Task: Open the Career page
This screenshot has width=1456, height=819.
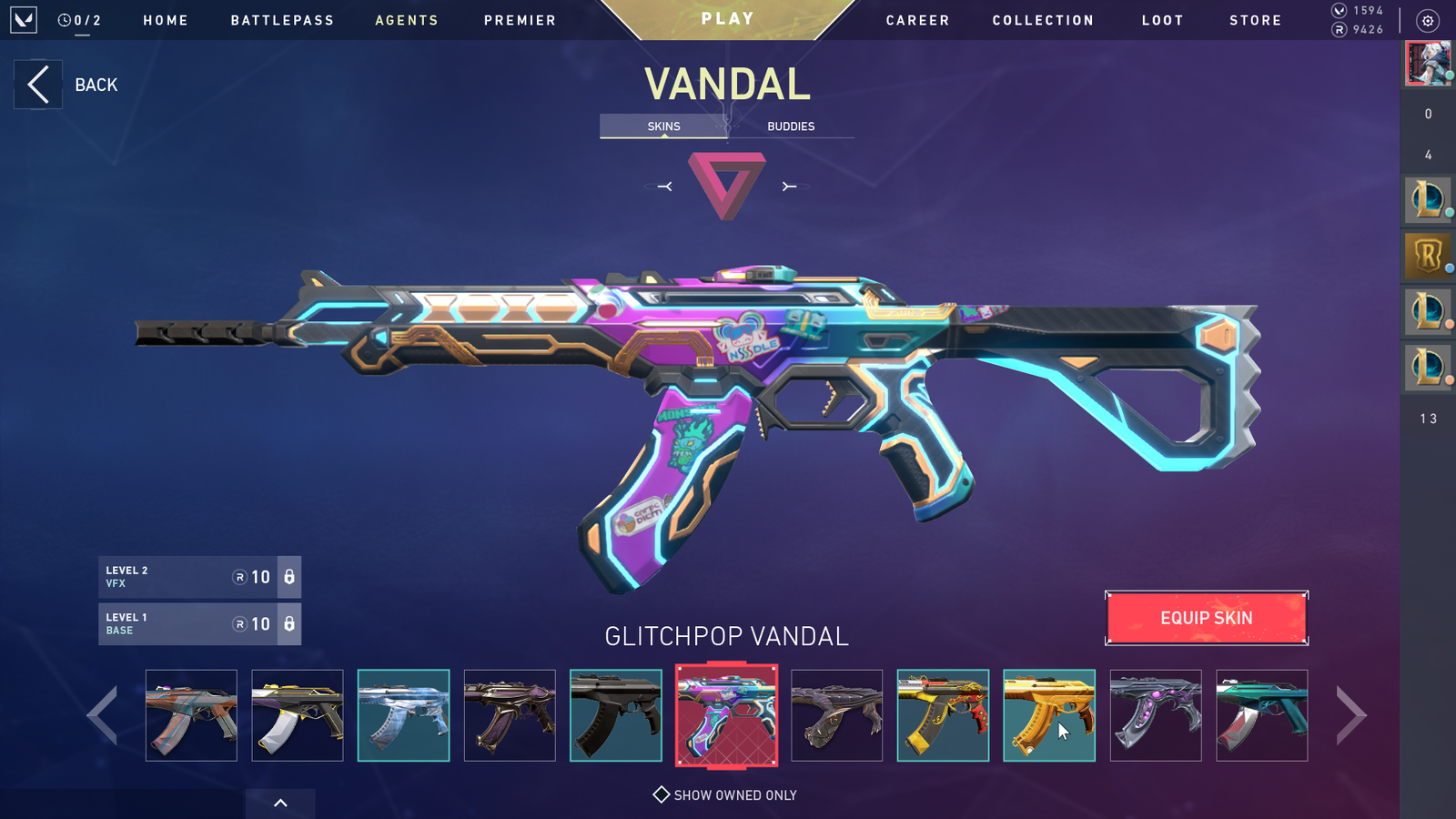Action: pyautogui.click(x=917, y=20)
